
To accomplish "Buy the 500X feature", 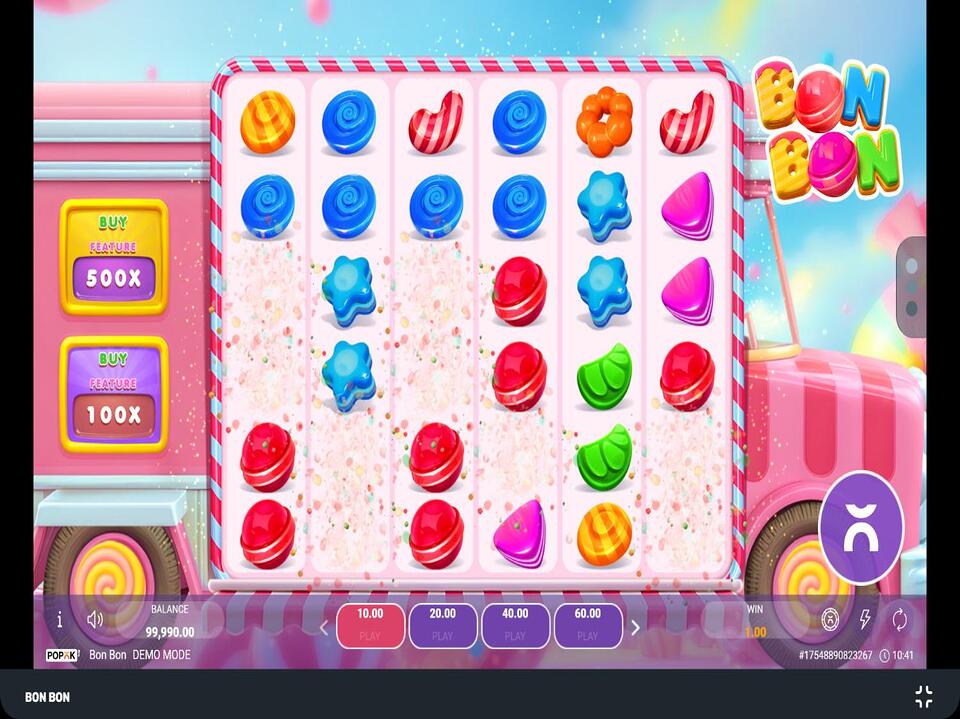I will pos(114,257).
